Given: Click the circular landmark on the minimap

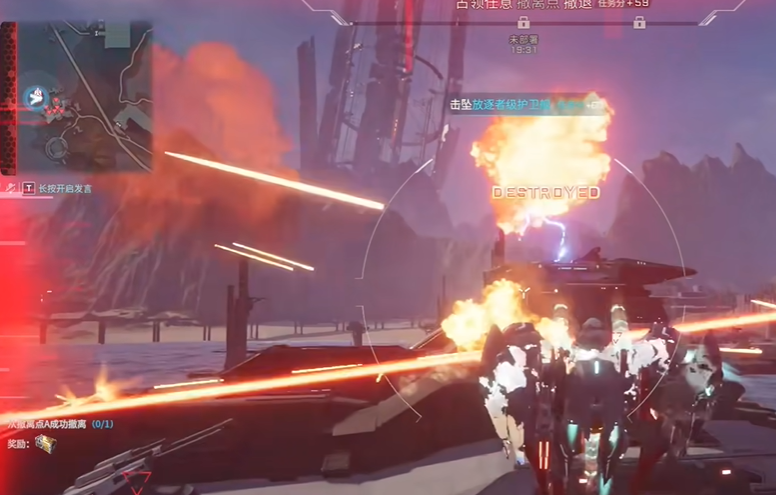Looking at the screenshot, I should 56,148.
